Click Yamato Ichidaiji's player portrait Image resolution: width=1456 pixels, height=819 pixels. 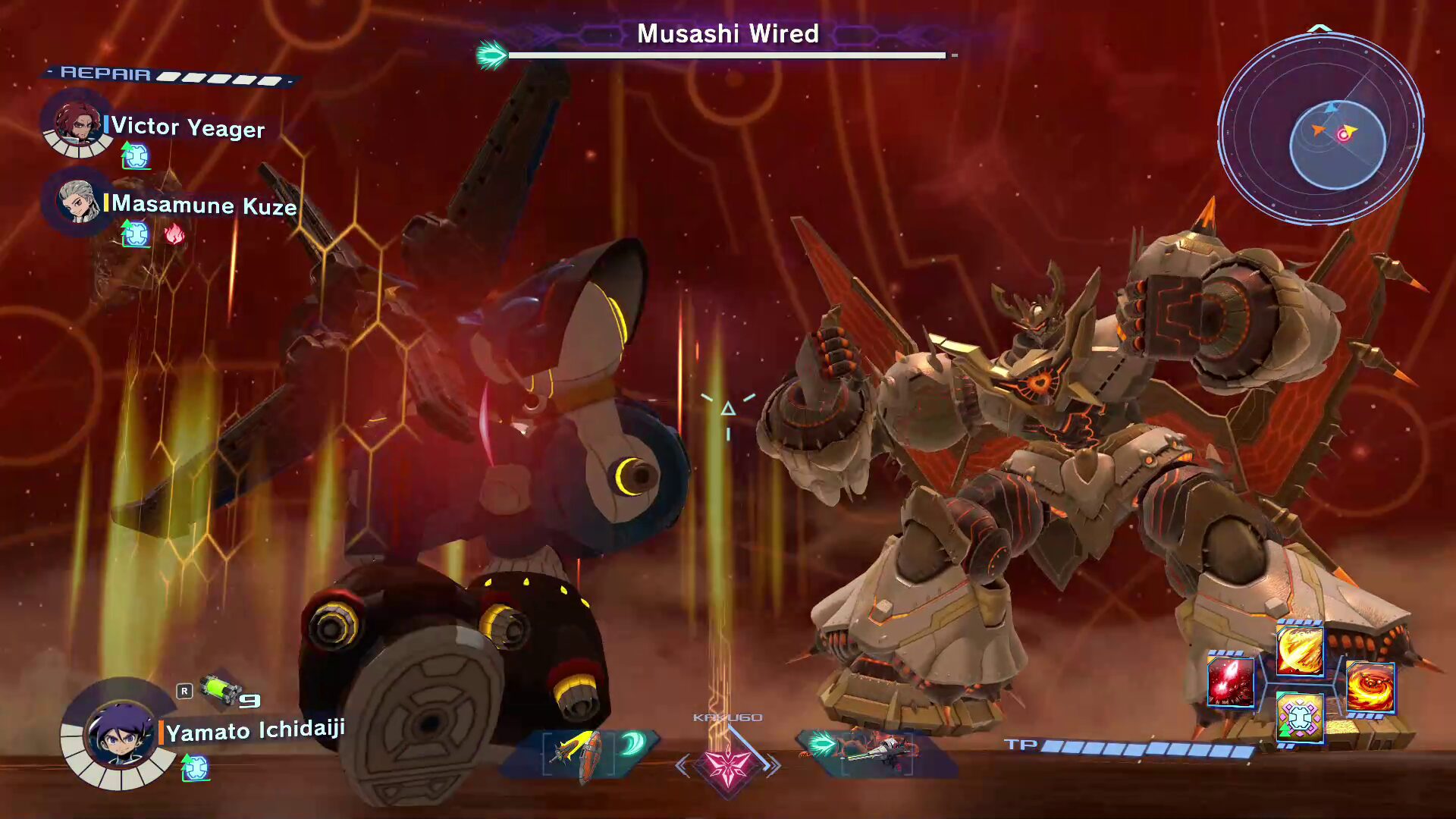tap(120, 733)
